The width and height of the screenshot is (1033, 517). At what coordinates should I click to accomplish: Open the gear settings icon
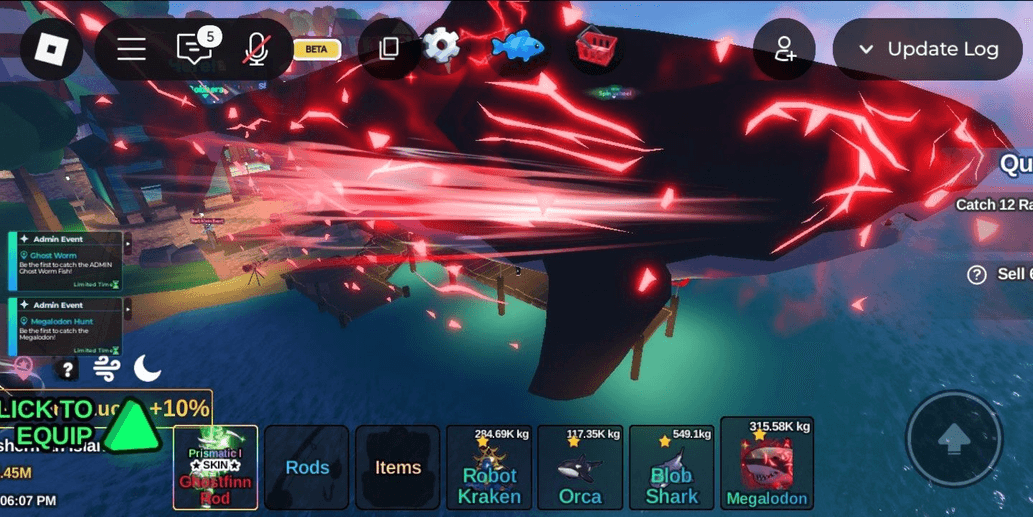[441, 45]
